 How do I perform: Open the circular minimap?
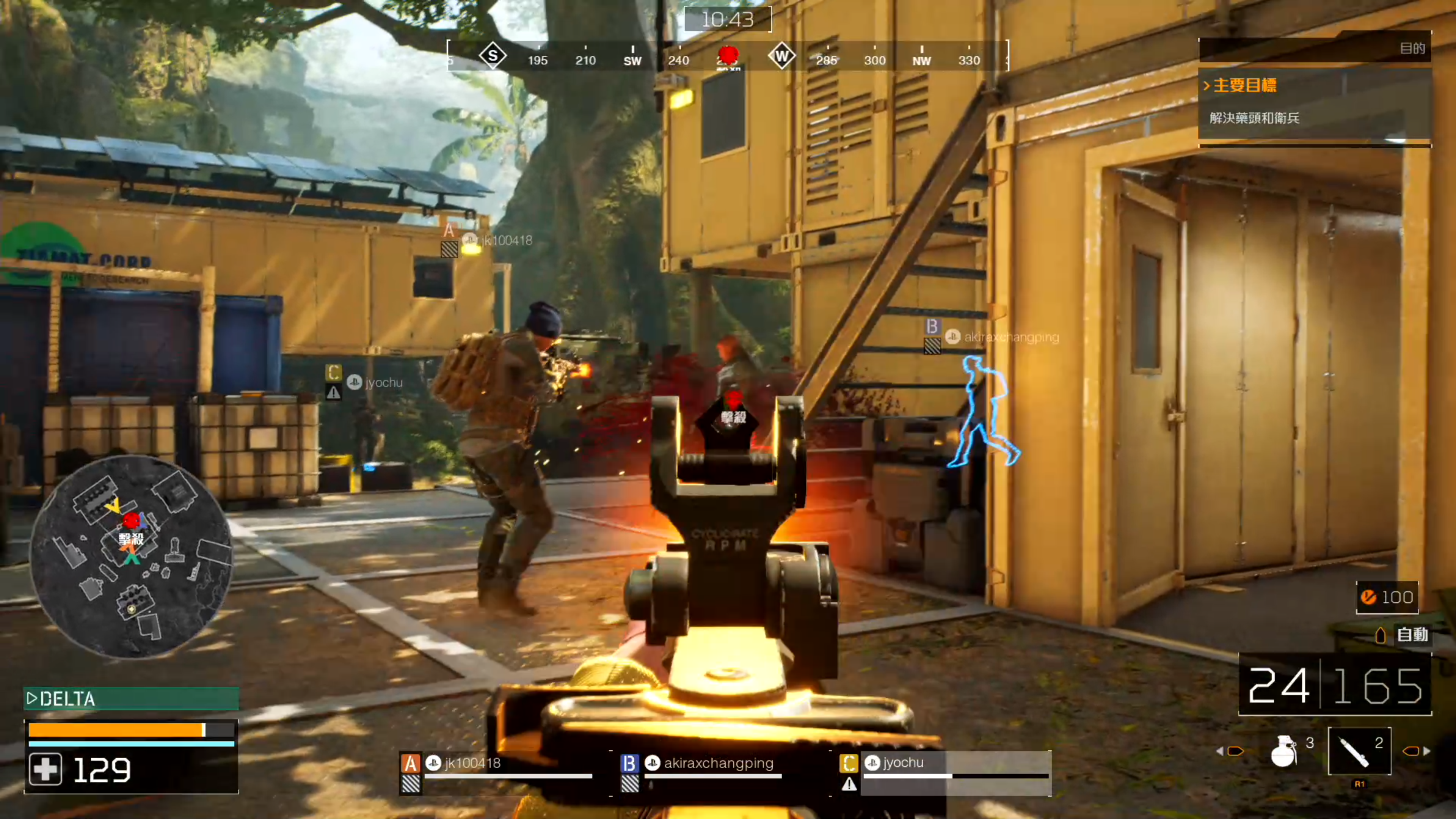tap(131, 557)
